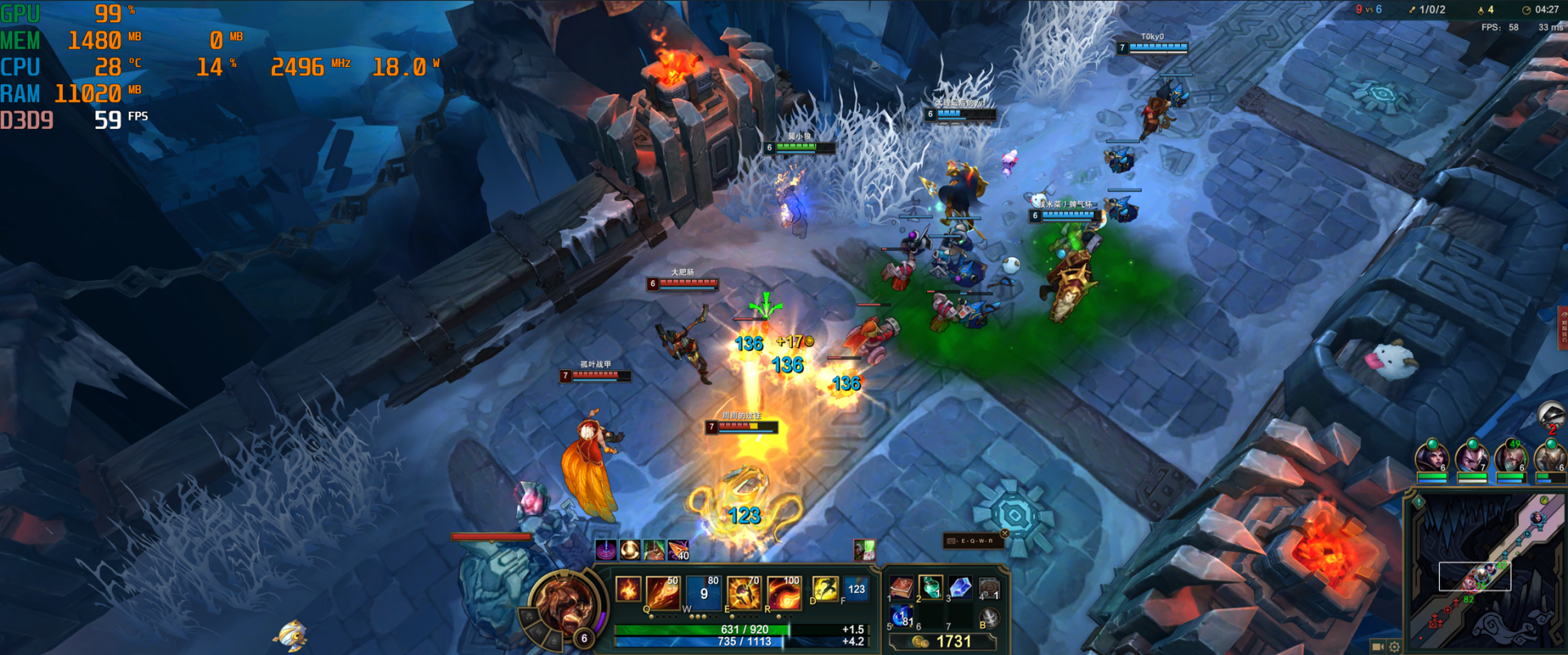
Task: Select the F summoner spell on cooldown
Action: pyautogui.click(x=856, y=588)
